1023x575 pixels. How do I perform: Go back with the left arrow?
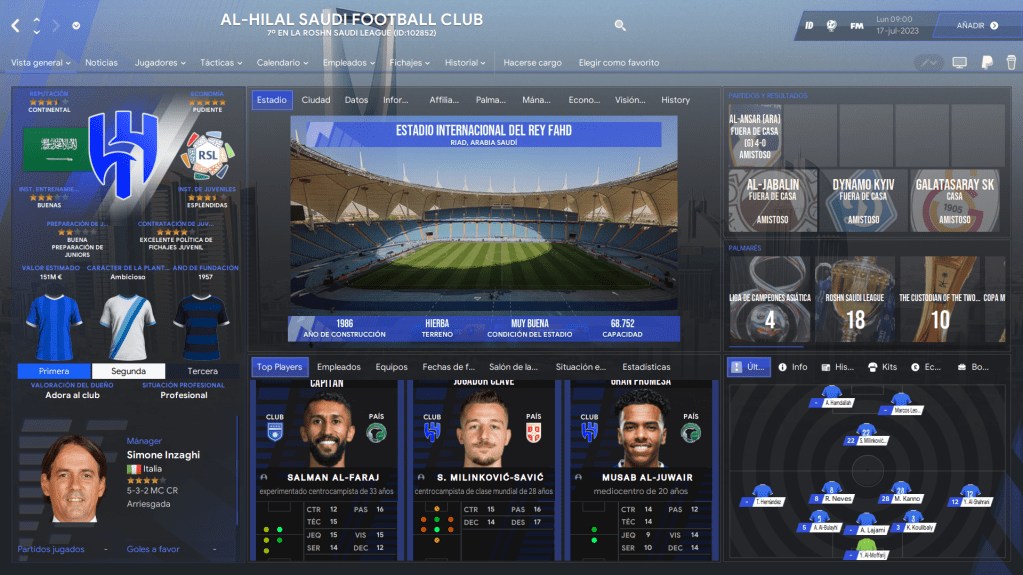pos(15,26)
